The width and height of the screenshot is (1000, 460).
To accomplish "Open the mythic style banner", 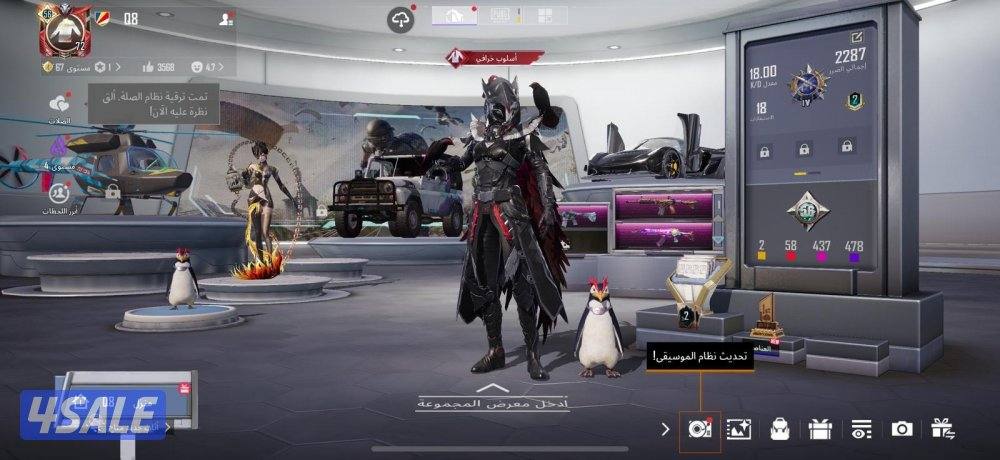I will pyautogui.click(x=494, y=56).
